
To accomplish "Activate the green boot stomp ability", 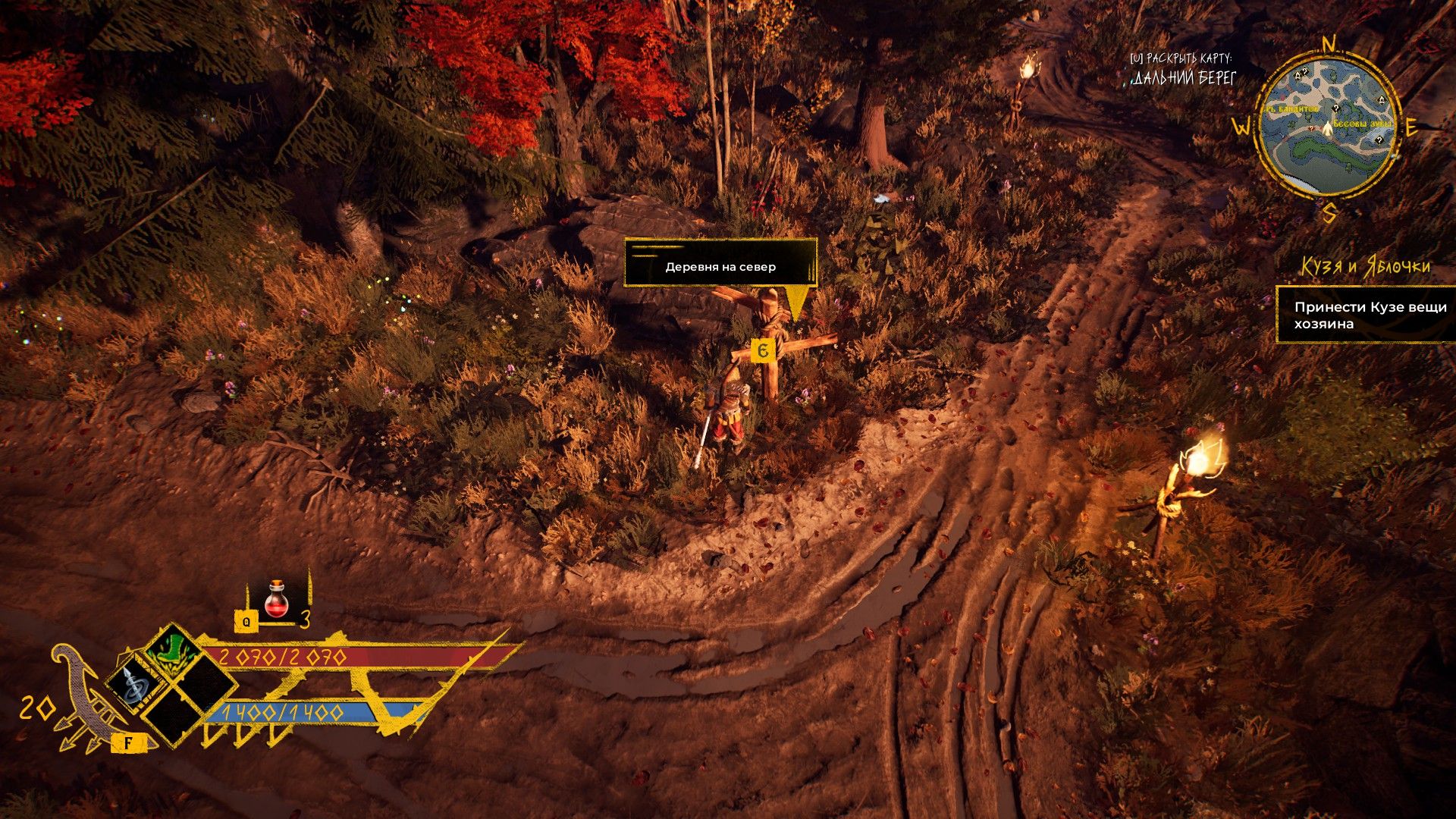I will (x=173, y=652).
